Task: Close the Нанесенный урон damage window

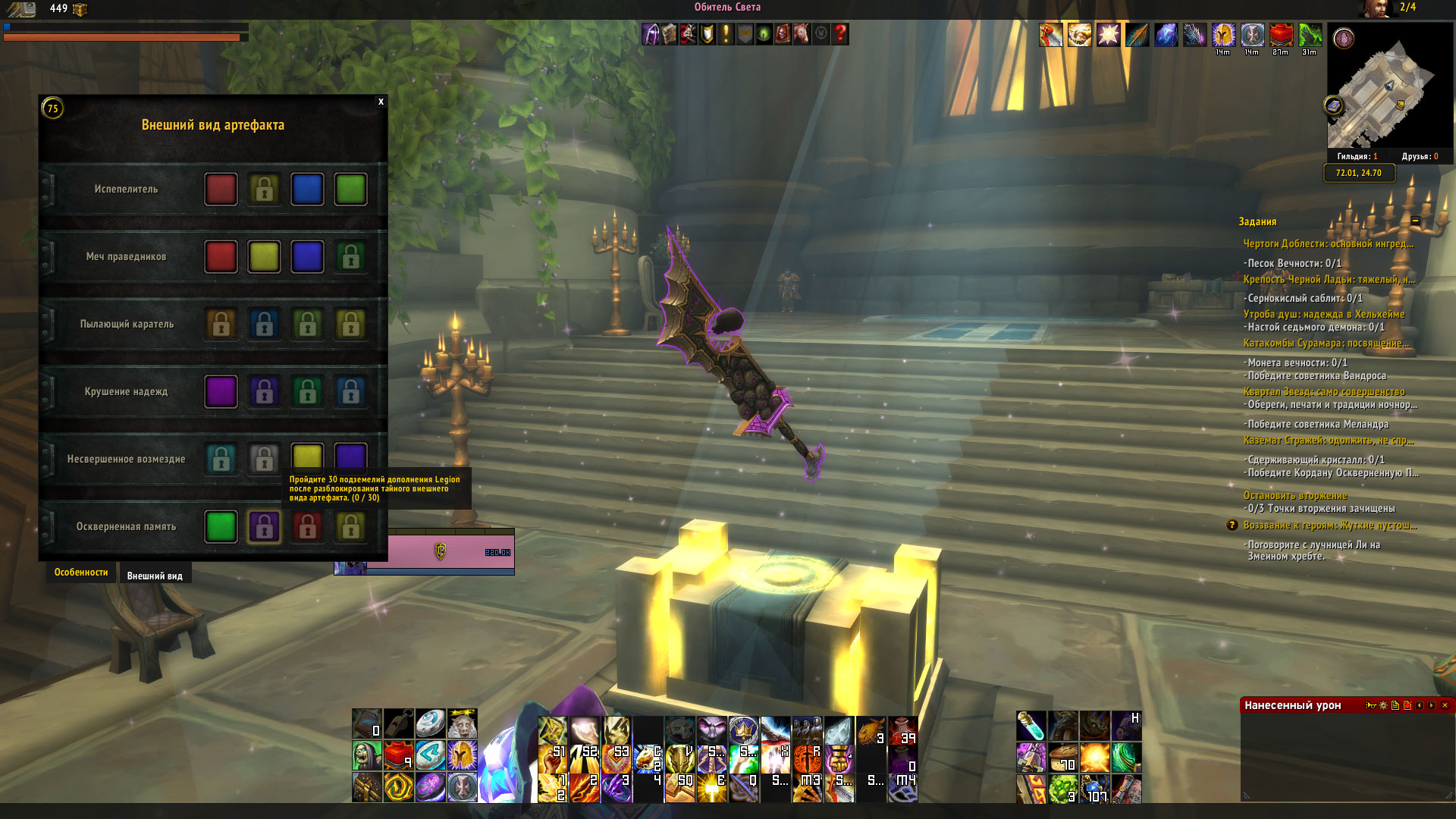Action: click(x=1445, y=705)
